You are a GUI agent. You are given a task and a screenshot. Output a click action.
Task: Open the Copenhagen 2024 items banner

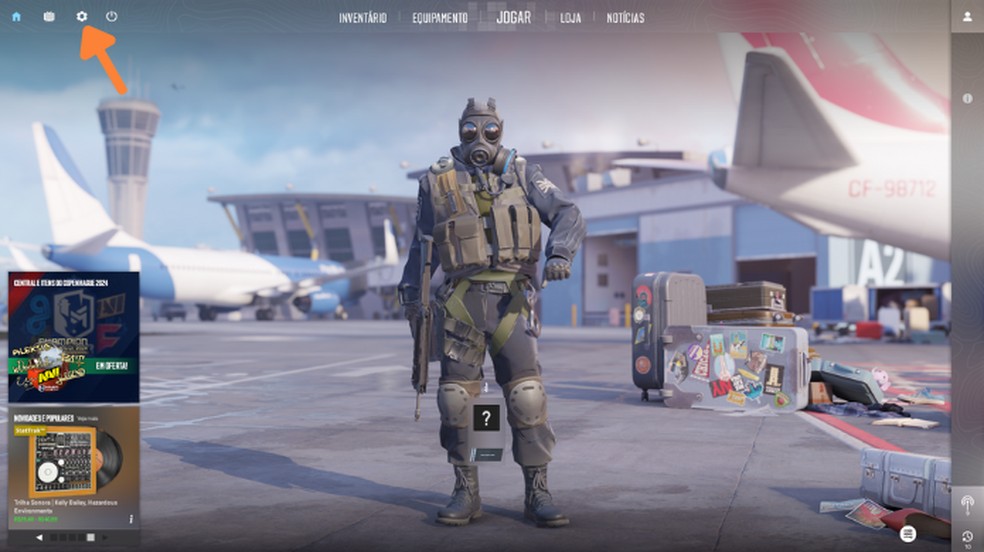[74, 337]
